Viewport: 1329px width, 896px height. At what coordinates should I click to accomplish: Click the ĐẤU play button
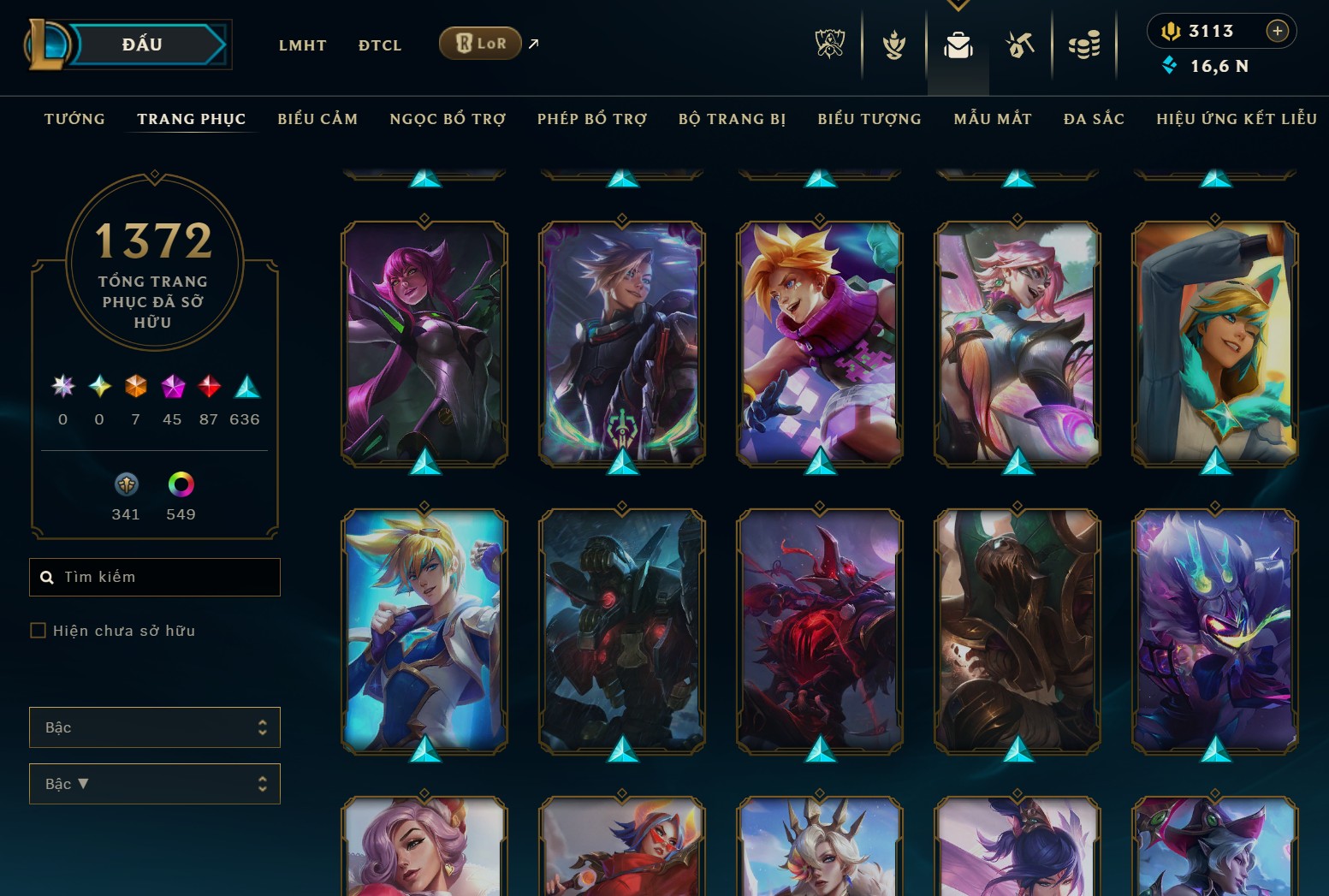tap(144, 44)
